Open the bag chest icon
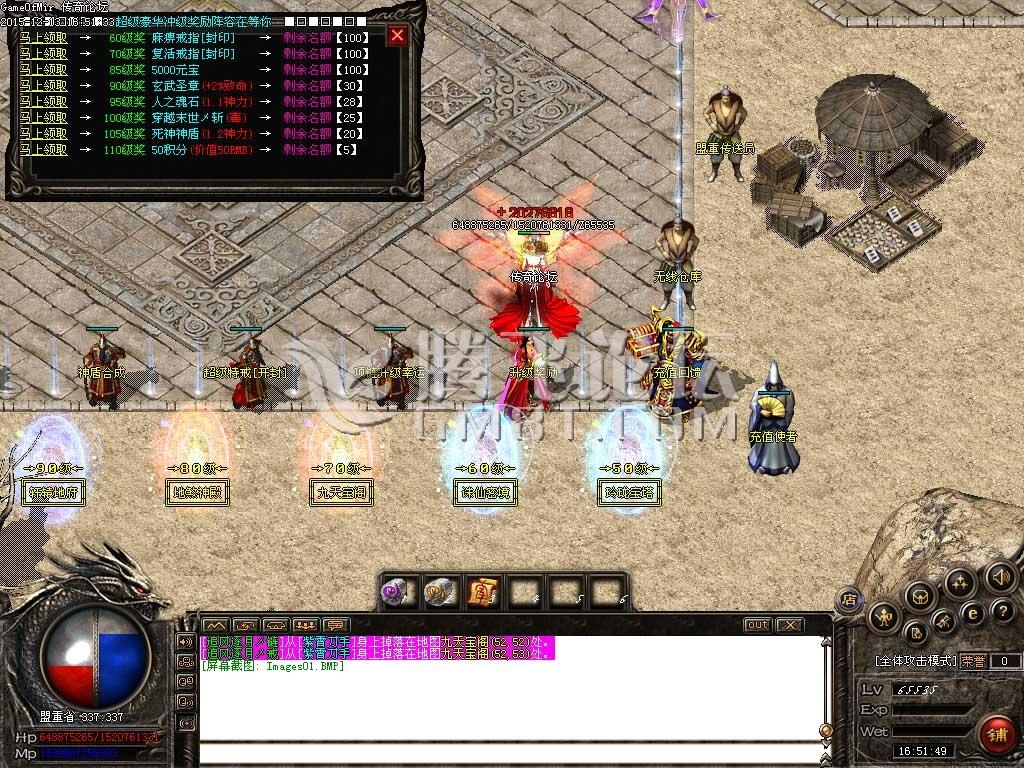The height and width of the screenshot is (768, 1024). (919, 596)
